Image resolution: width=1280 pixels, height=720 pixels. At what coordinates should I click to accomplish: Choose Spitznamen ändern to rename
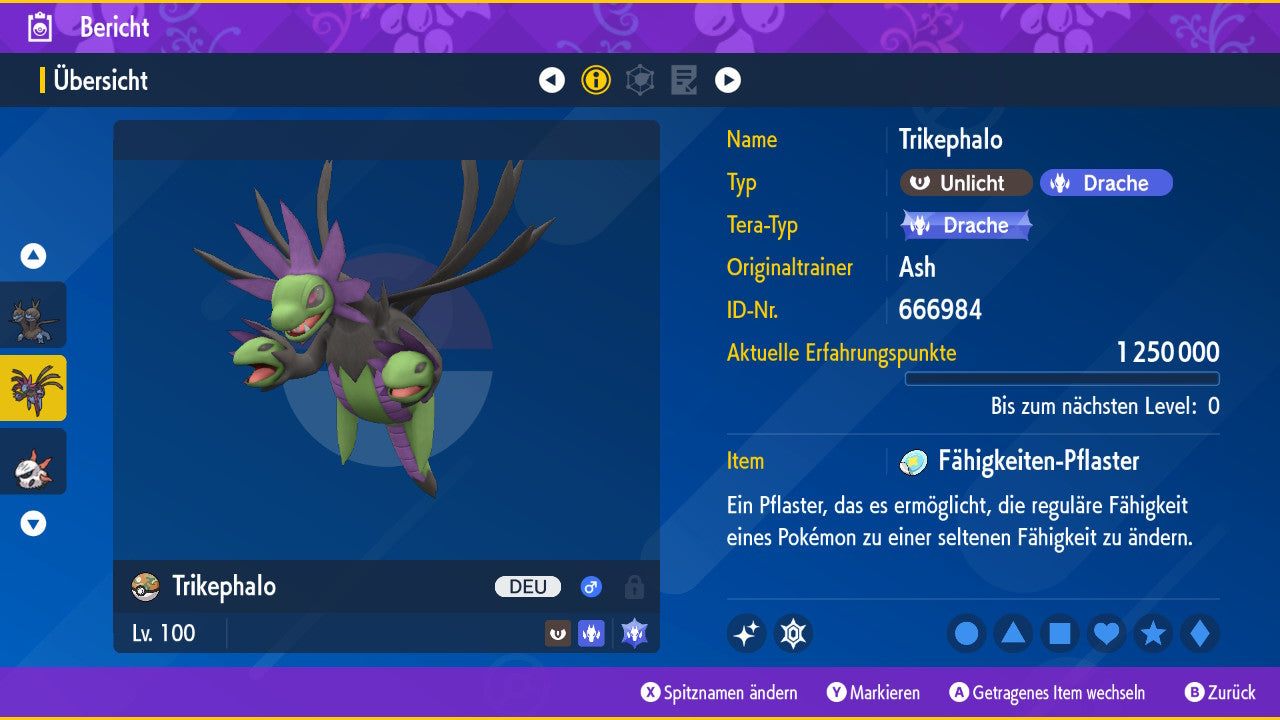coord(720,692)
